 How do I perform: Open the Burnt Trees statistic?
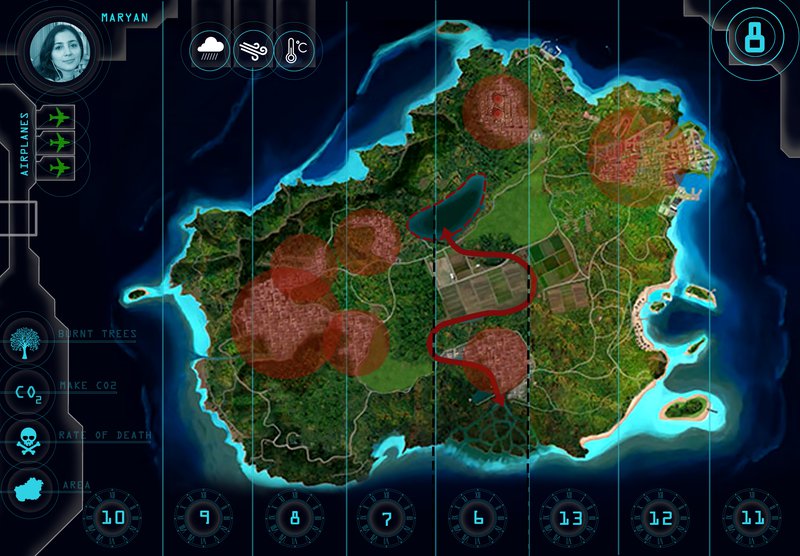coord(26,342)
